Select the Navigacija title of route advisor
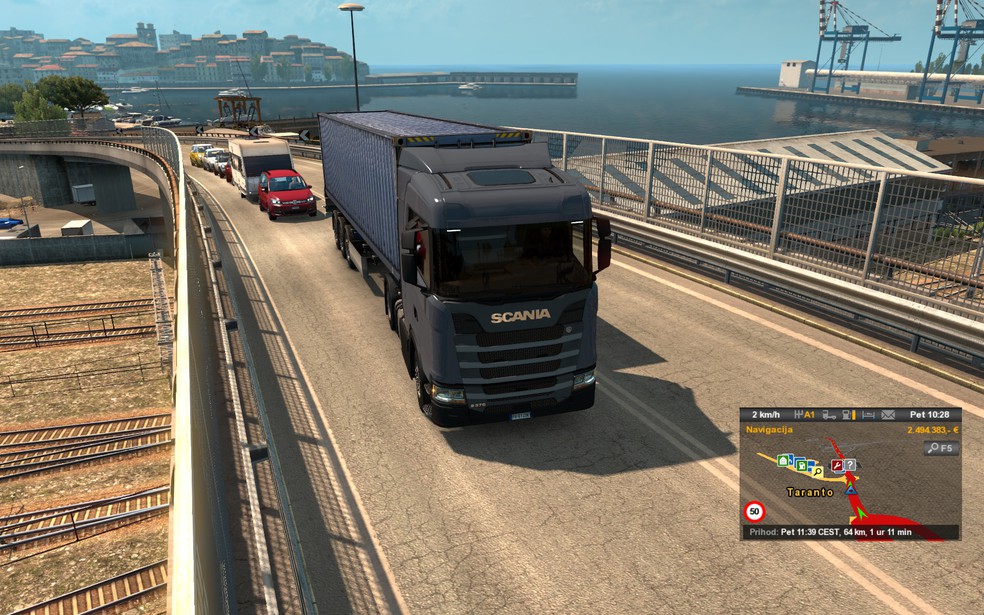This screenshot has height=615, width=984. coord(769,429)
